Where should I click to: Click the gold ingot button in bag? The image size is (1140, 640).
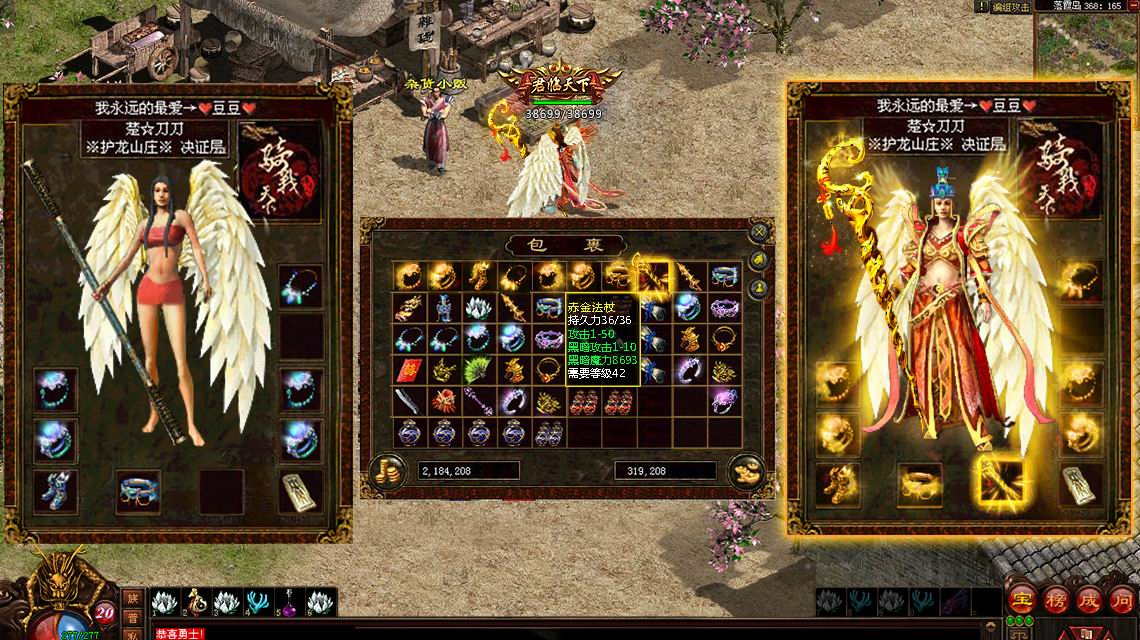pyautogui.click(x=745, y=471)
